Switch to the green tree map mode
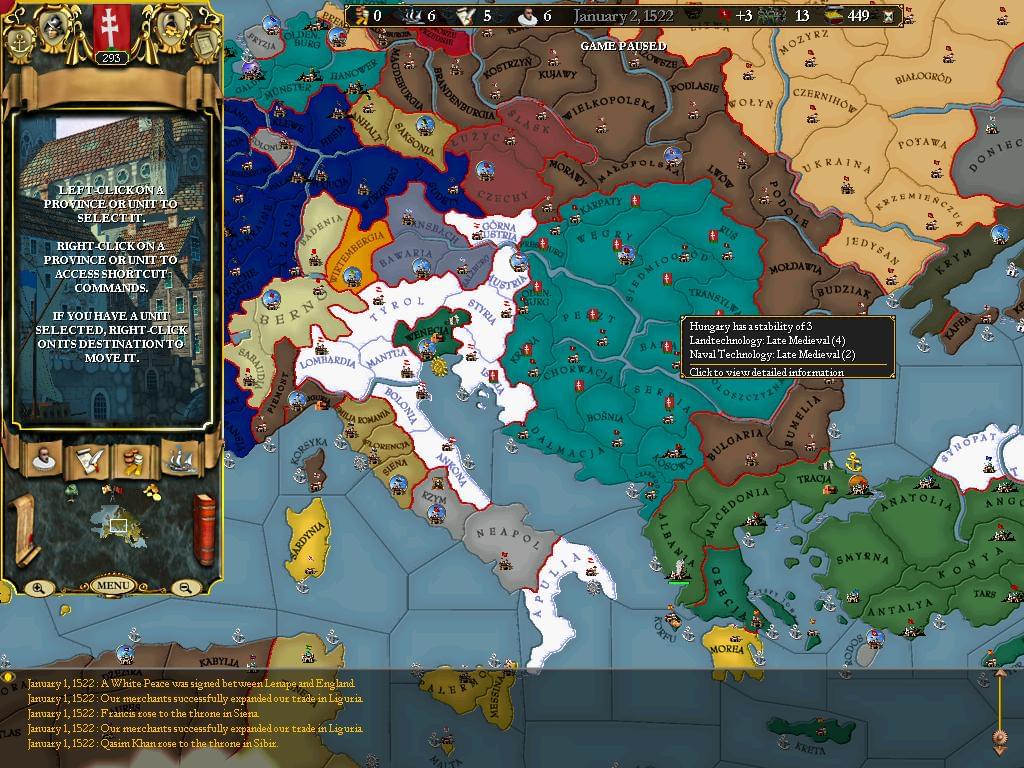The width and height of the screenshot is (1024, 768). tap(71, 490)
